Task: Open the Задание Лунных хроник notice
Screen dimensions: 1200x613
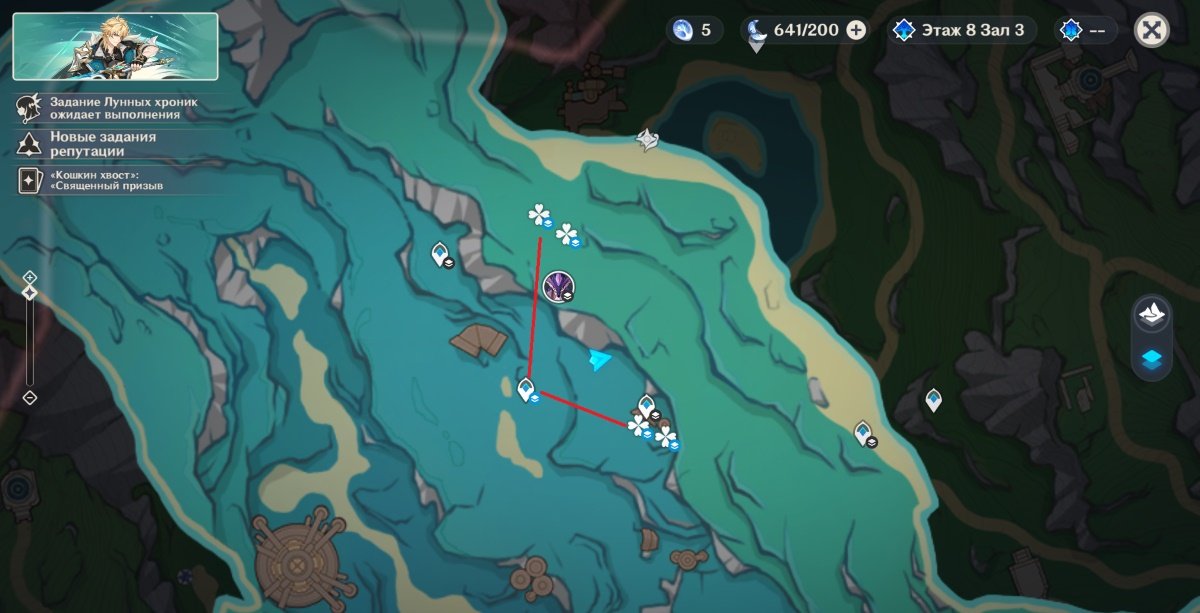Action: (110, 108)
